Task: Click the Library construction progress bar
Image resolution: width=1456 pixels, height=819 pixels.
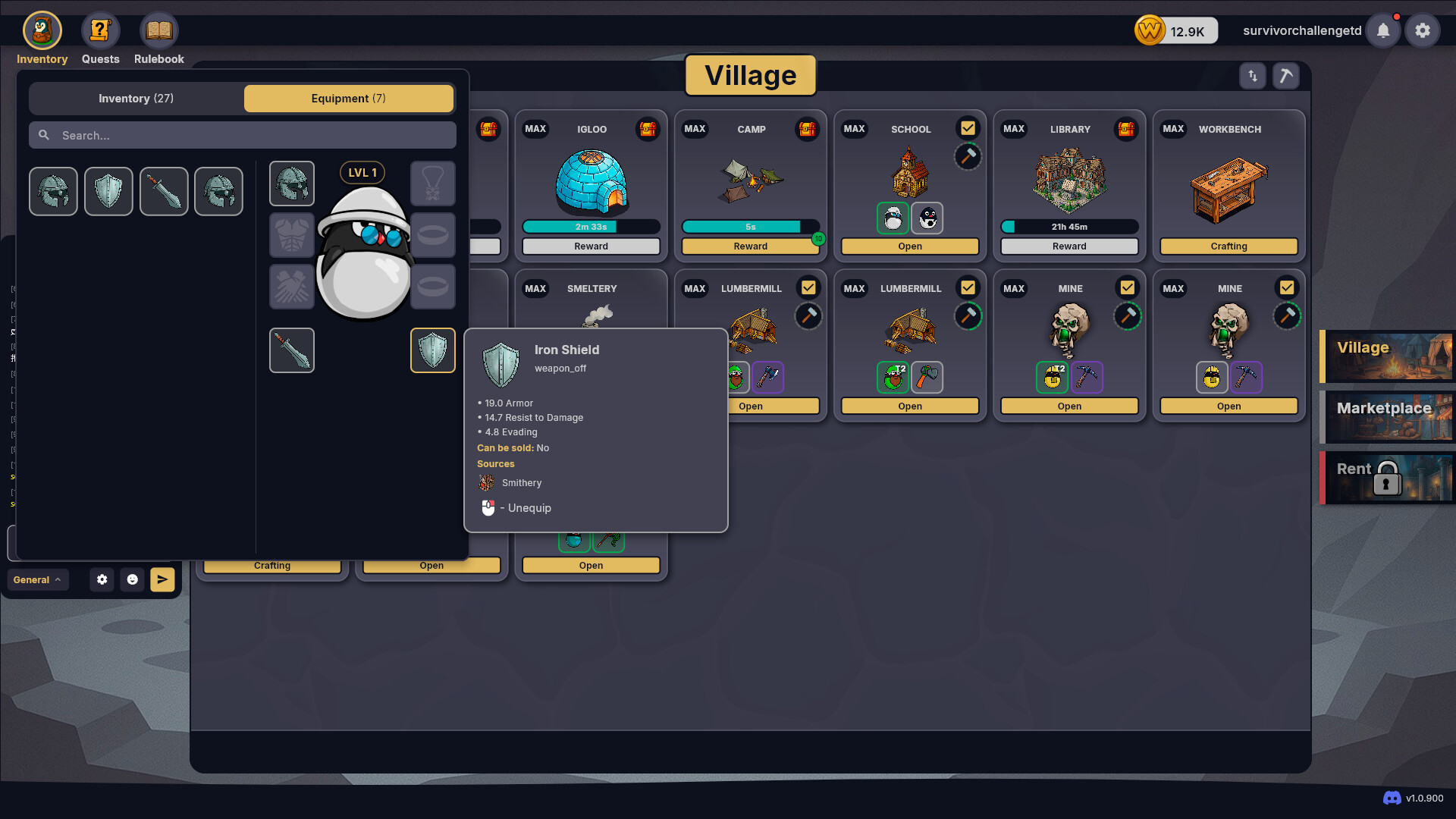Action: (x=1069, y=227)
